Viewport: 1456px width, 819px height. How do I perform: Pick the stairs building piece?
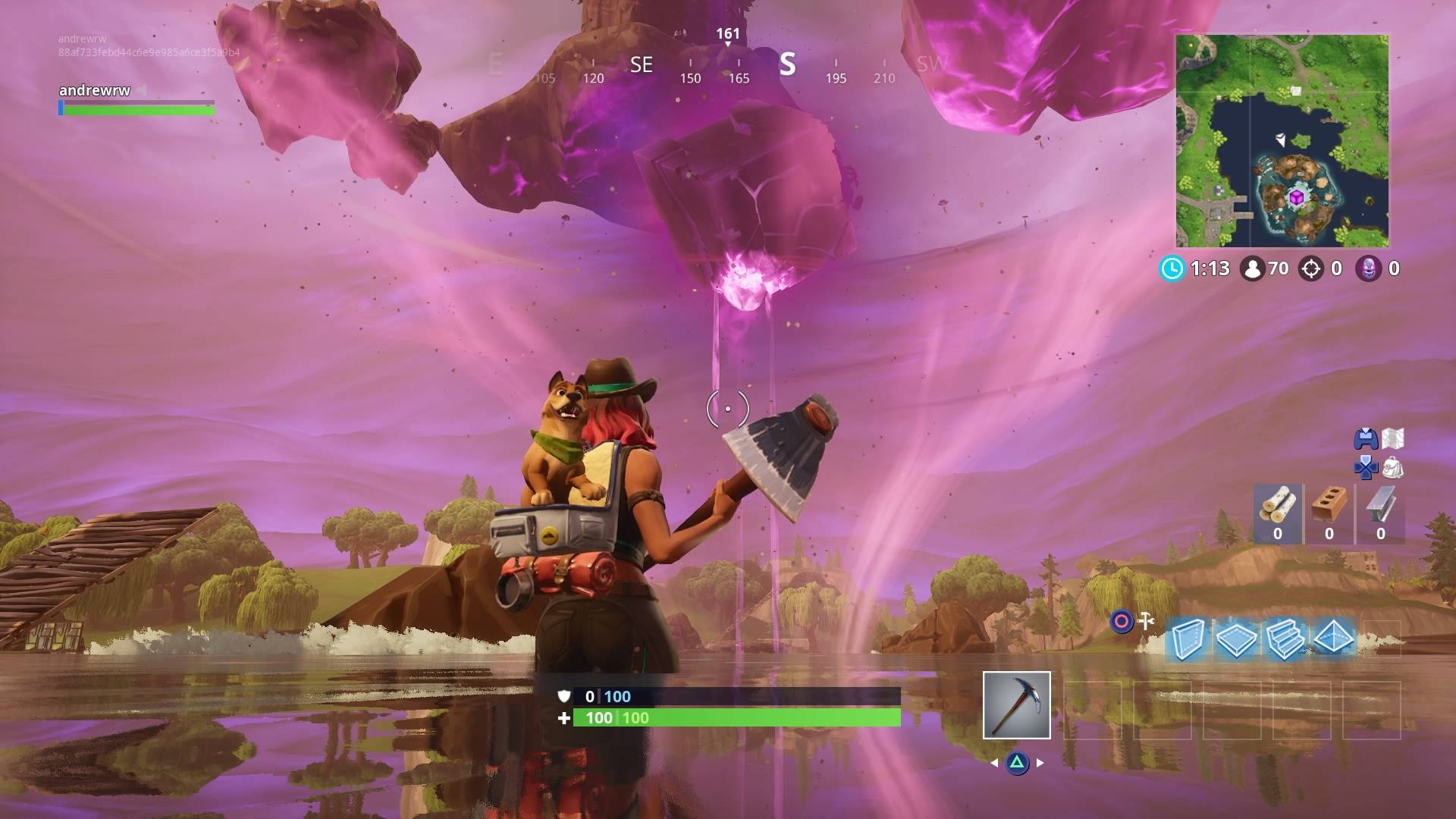1284,639
